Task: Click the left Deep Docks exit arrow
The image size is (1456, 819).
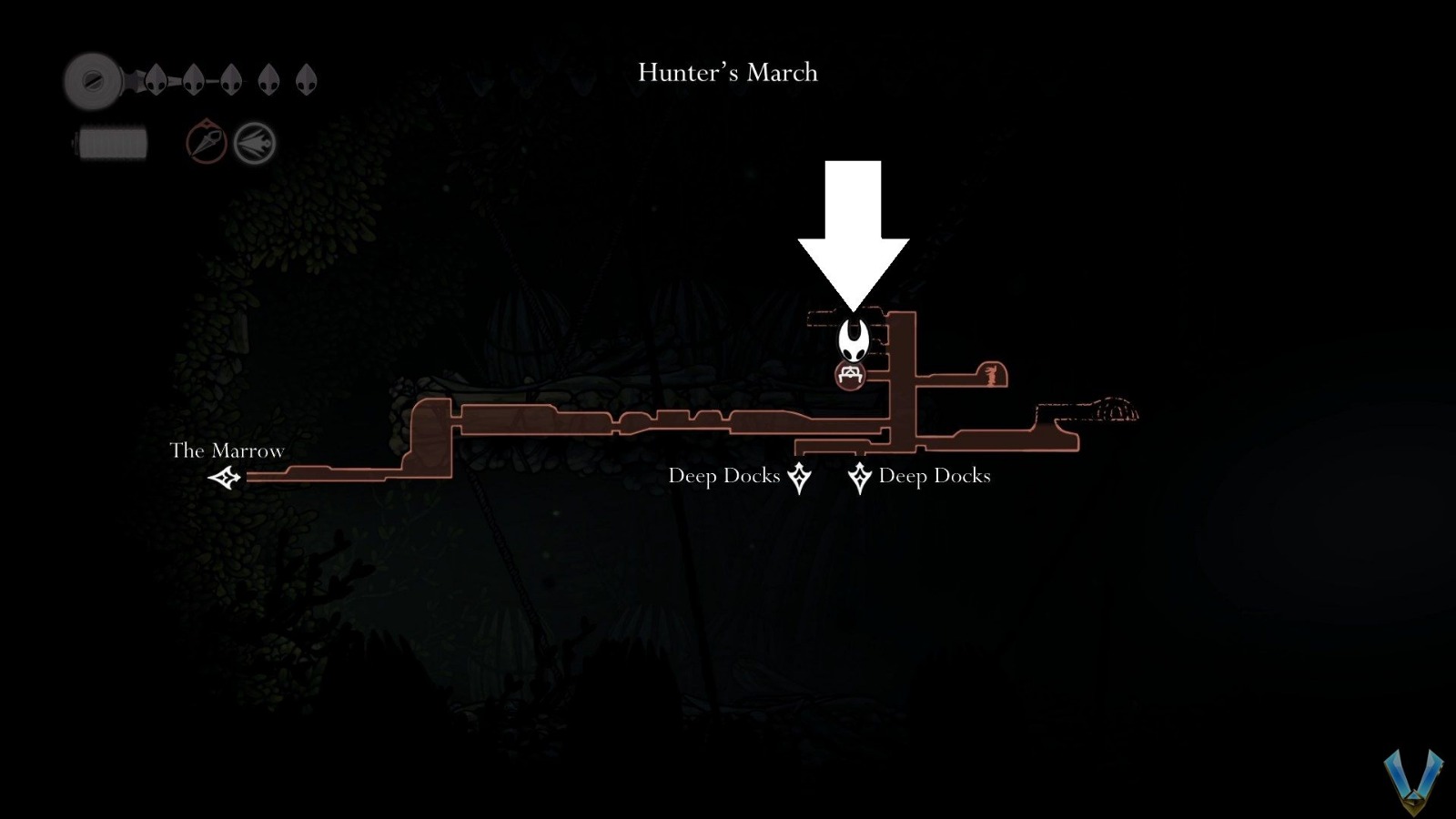Action: point(798,476)
